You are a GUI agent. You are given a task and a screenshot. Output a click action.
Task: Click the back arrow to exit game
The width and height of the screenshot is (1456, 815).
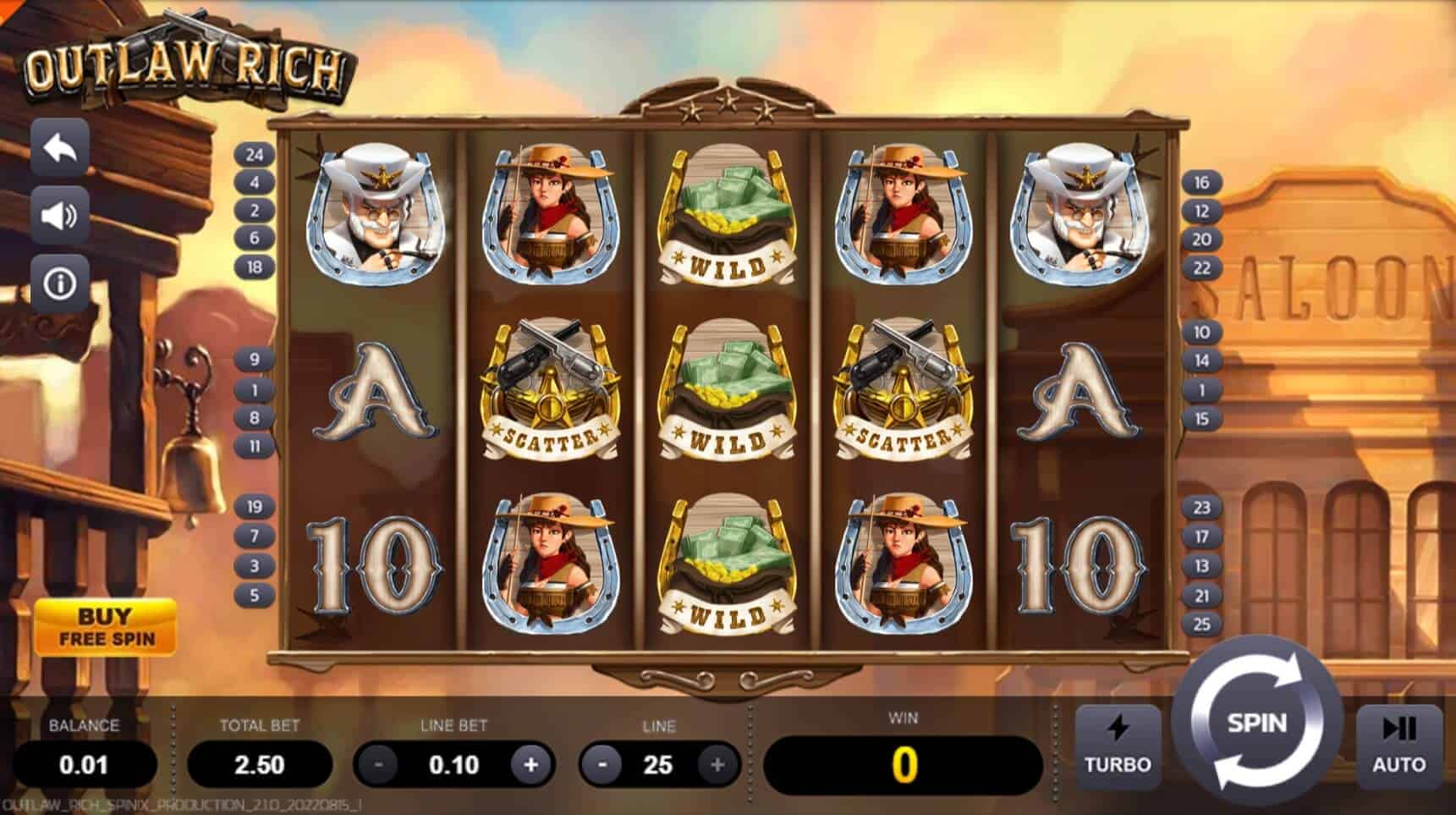tap(59, 146)
